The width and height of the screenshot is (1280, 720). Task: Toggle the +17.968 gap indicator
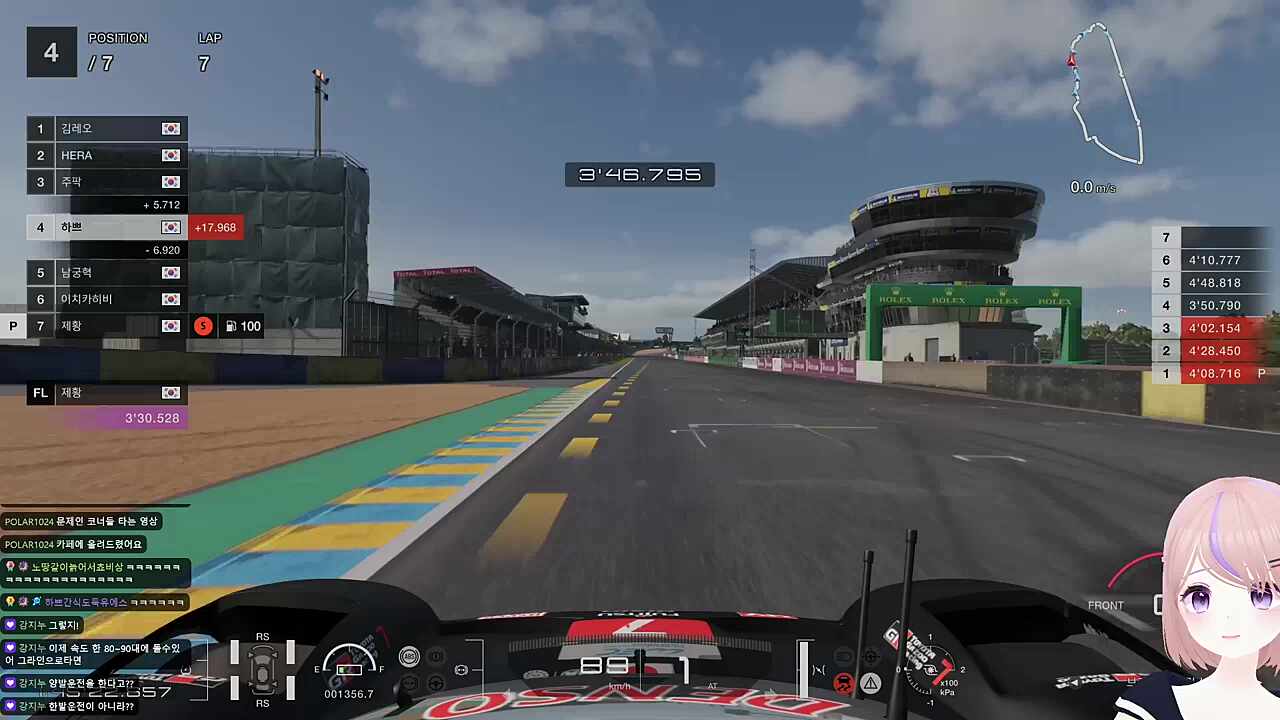tap(216, 227)
